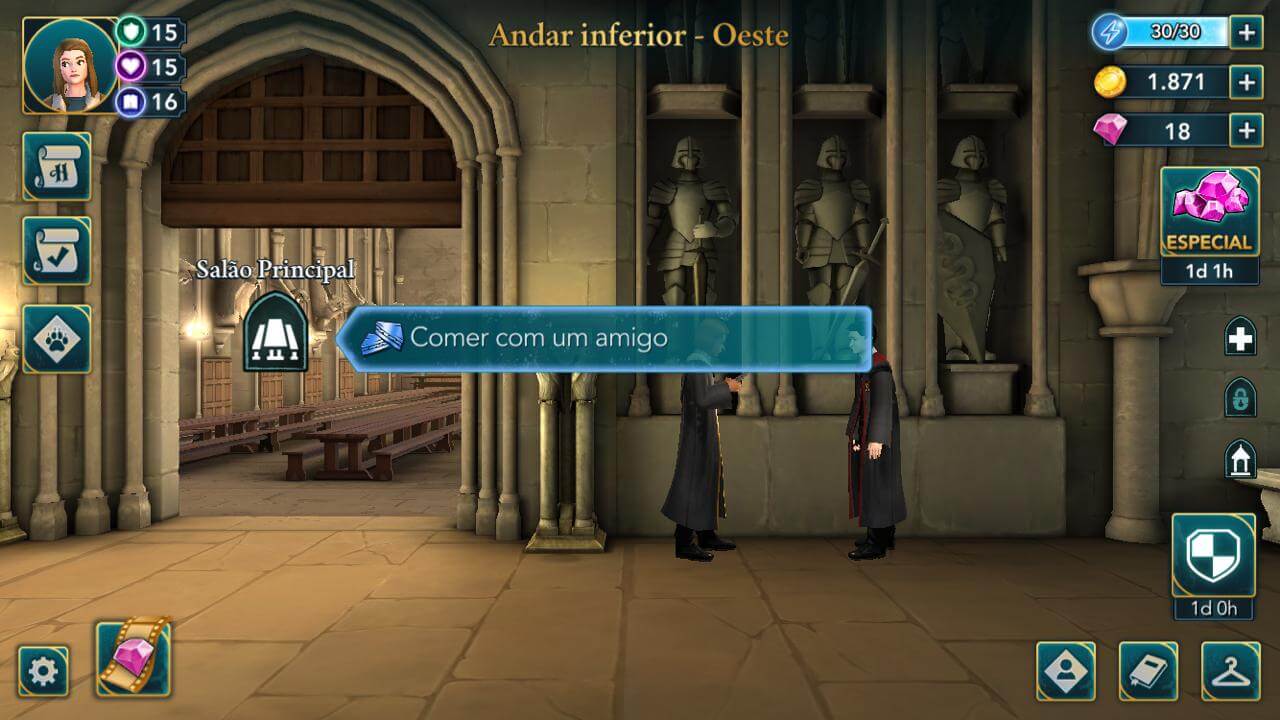Viewport: 1280px width, 720px height.
Task: Open the wardrobe hanger menu
Action: pos(1231,671)
